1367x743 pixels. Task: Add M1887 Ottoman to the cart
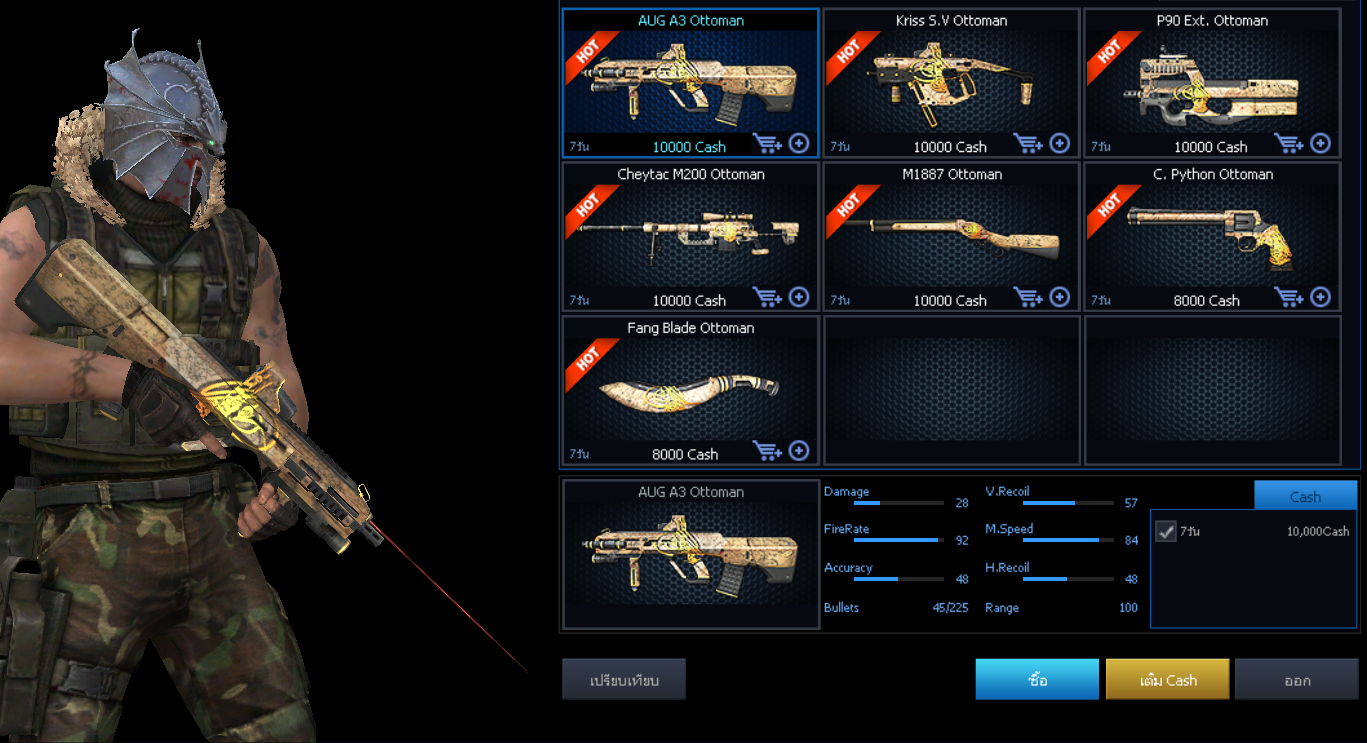click(1028, 298)
